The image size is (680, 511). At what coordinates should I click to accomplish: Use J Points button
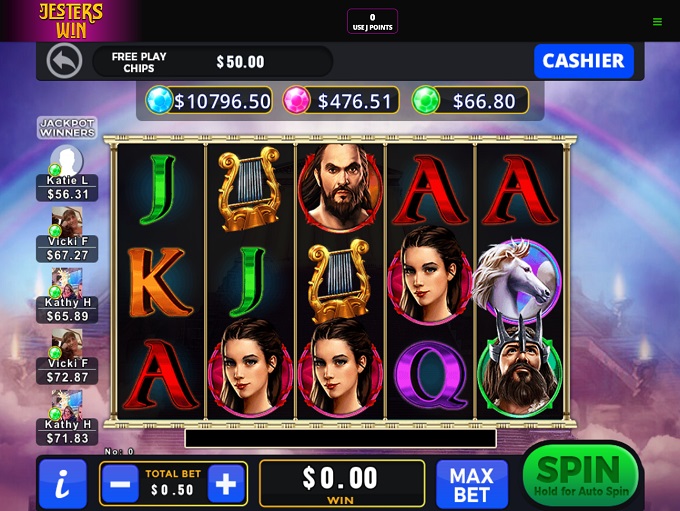click(x=372, y=21)
